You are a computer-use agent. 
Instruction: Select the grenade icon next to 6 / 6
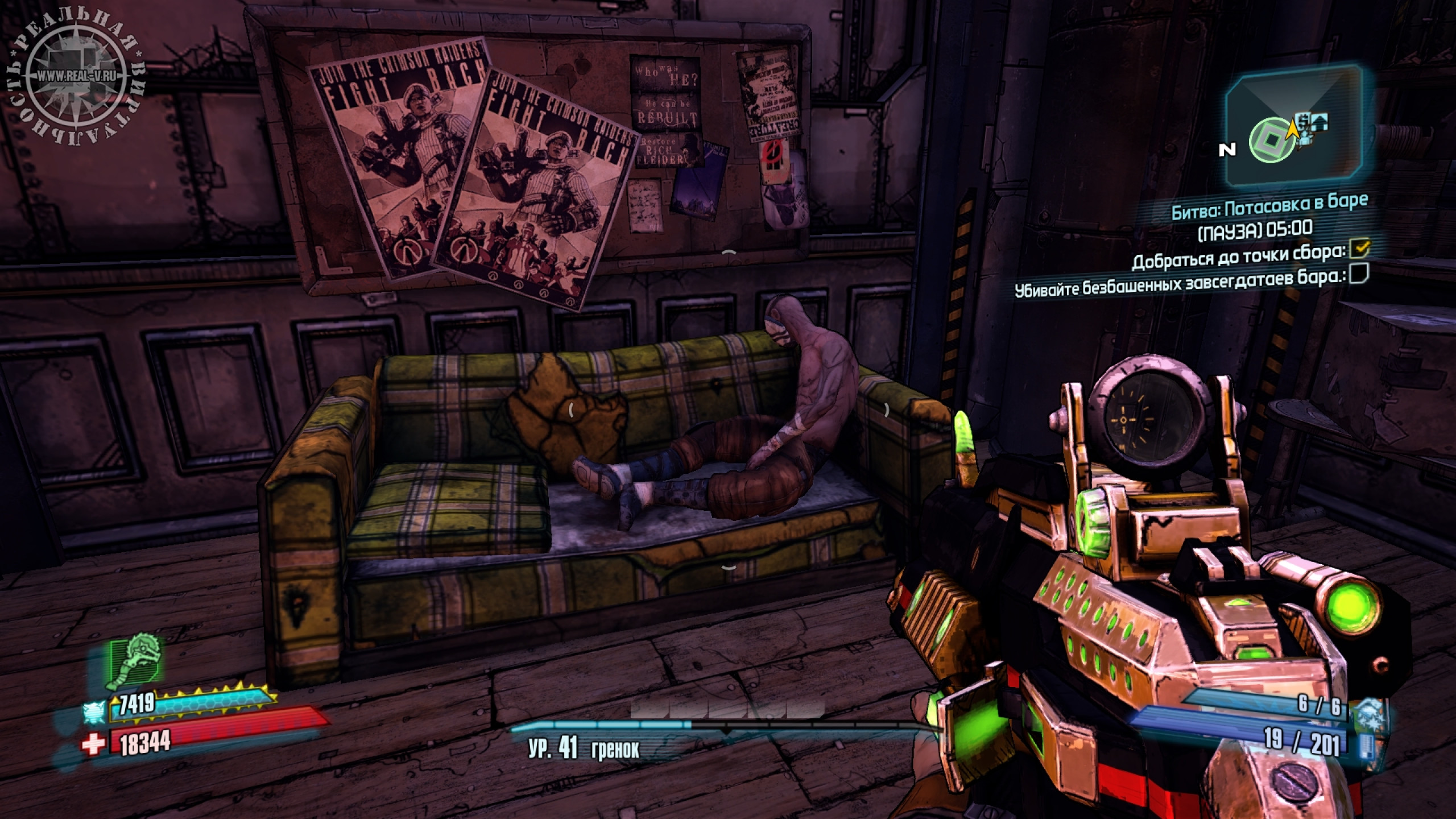tap(1367, 712)
